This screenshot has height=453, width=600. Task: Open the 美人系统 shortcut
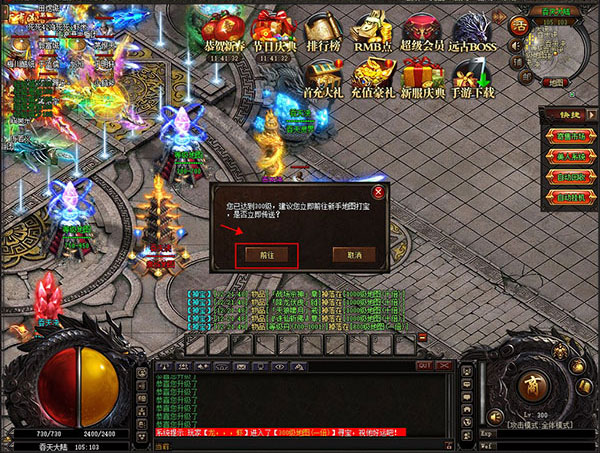tap(570, 157)
